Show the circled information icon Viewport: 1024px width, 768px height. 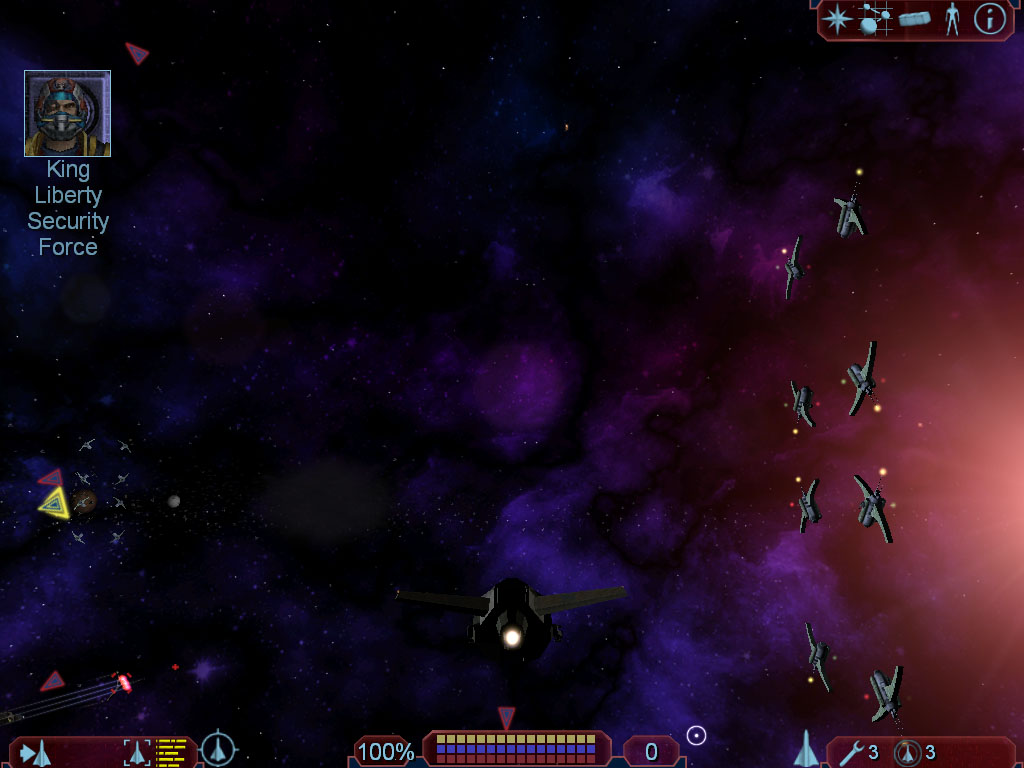click(x=989, y=19)
